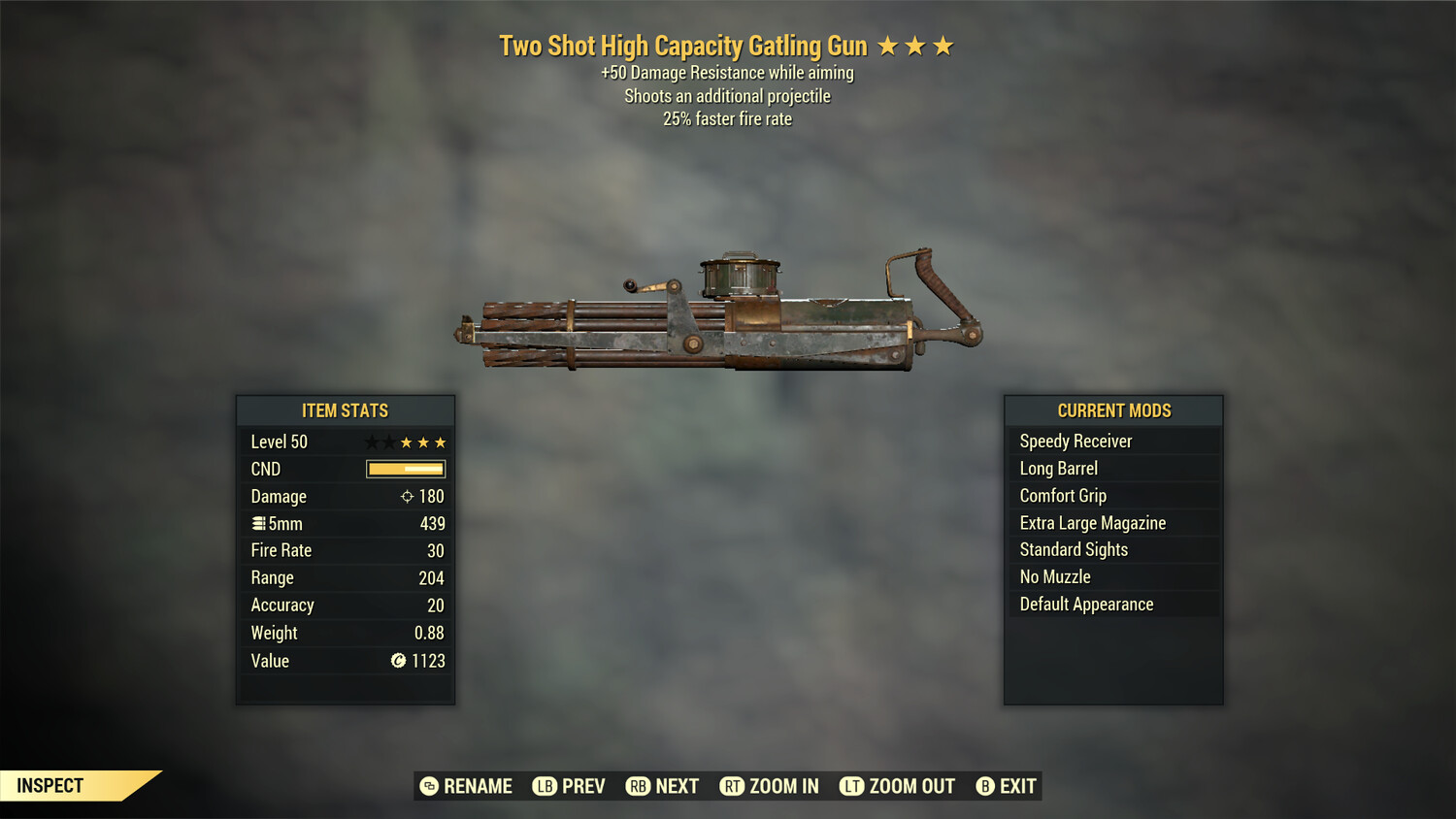
Task: Click the INSPECT label at bottom left
Action: [50, 785]
